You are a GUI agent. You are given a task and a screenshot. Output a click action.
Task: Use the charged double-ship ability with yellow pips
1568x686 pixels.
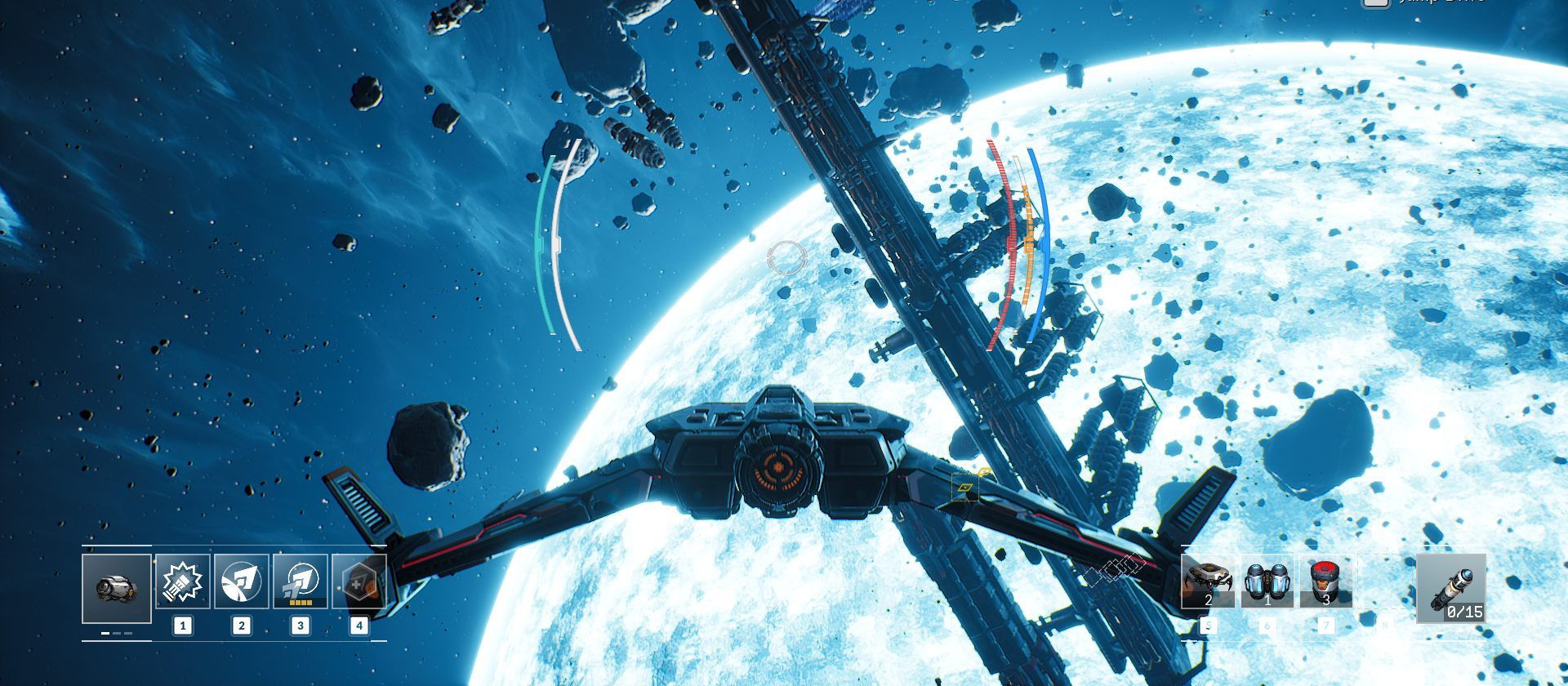tap(300, 581)
